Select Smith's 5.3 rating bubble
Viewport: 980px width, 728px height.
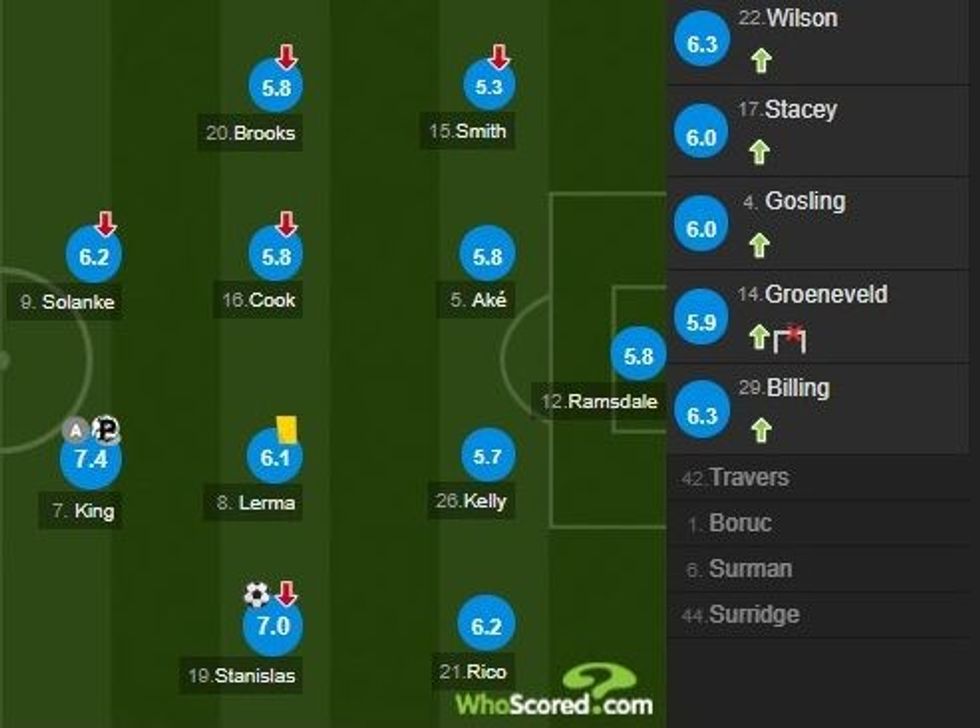489,88
